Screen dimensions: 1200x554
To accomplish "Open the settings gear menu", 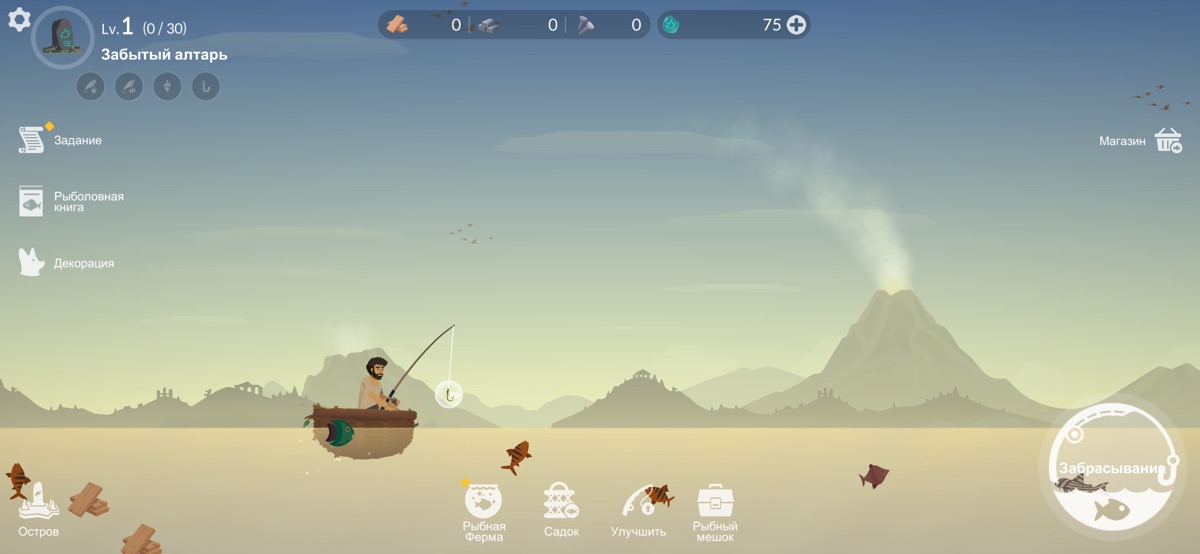I will tap(19, 20).
